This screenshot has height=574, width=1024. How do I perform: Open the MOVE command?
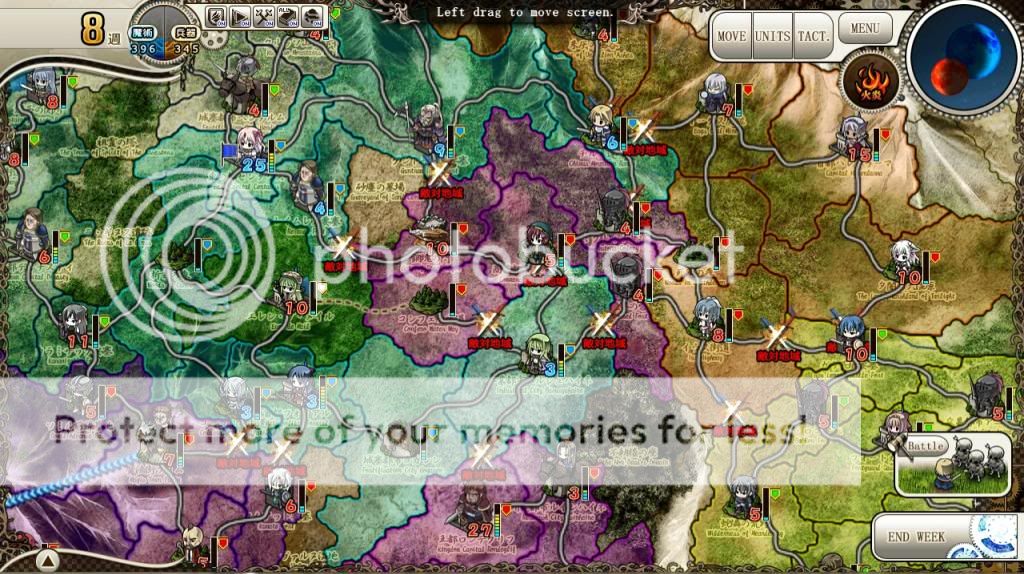(731, 36)
